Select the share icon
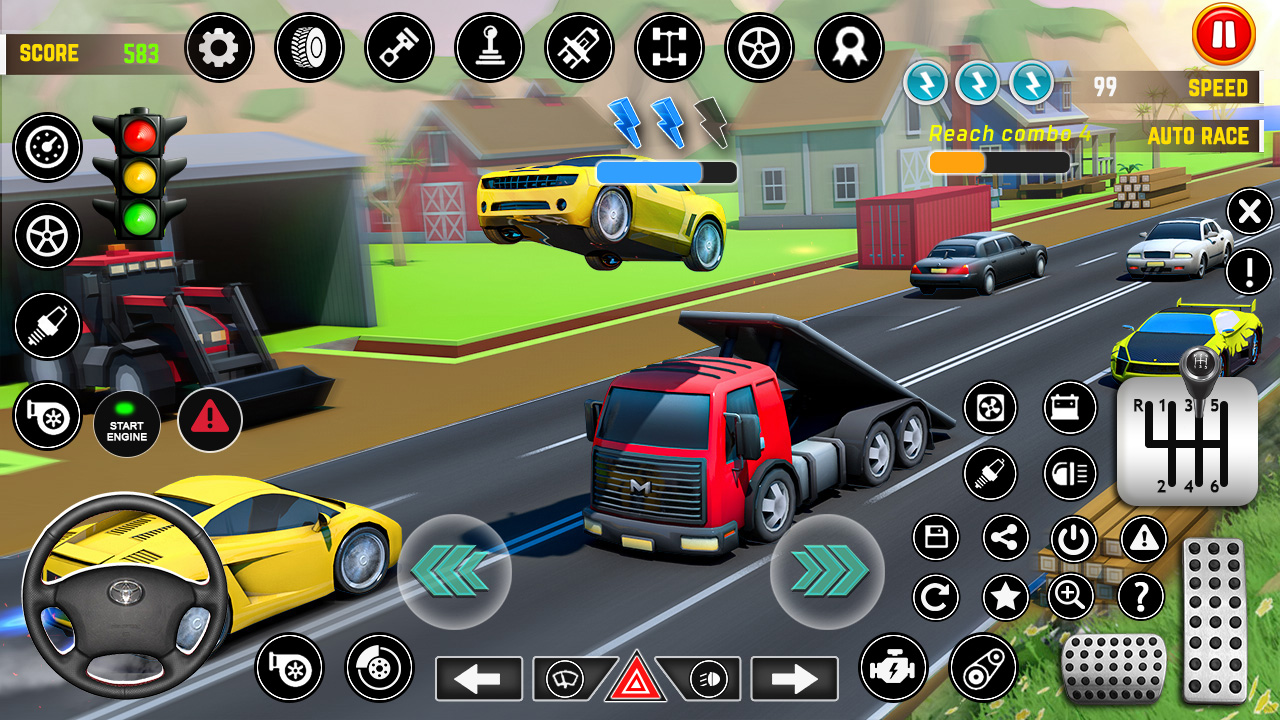1280x720 pixels. [1006, 538]
